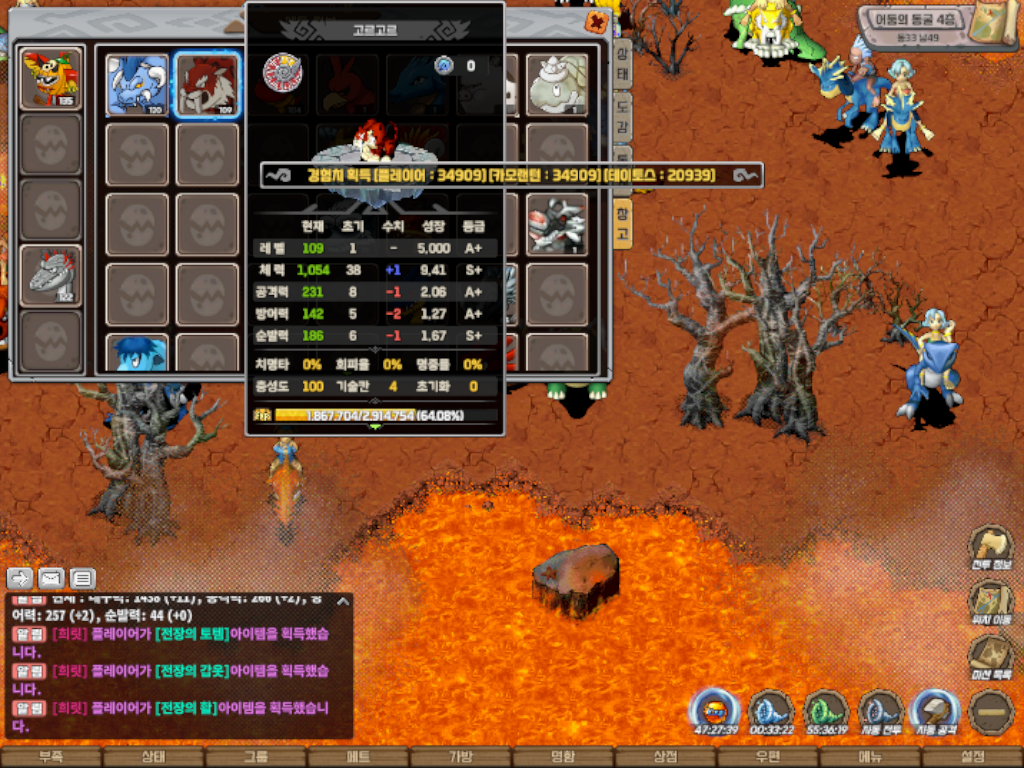Select the orange party pet level 135
1024x768 pixels.
[51, 77]
